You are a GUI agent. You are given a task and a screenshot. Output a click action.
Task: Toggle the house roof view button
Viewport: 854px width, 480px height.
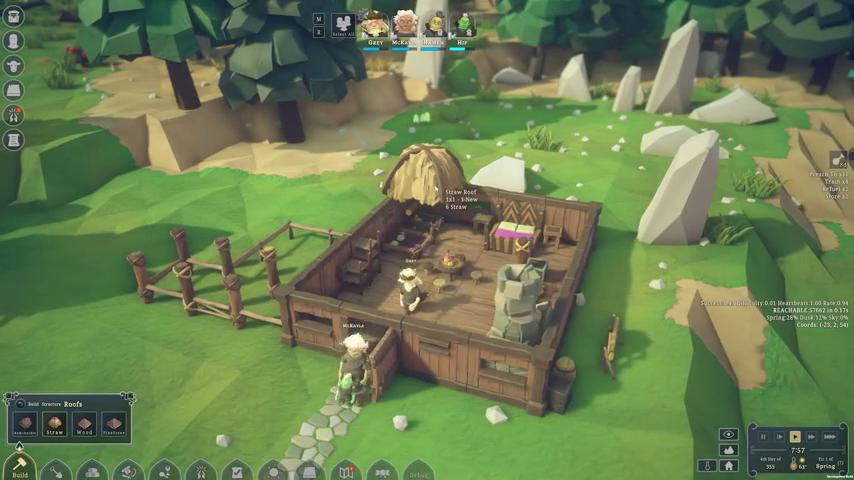[729, 466]
